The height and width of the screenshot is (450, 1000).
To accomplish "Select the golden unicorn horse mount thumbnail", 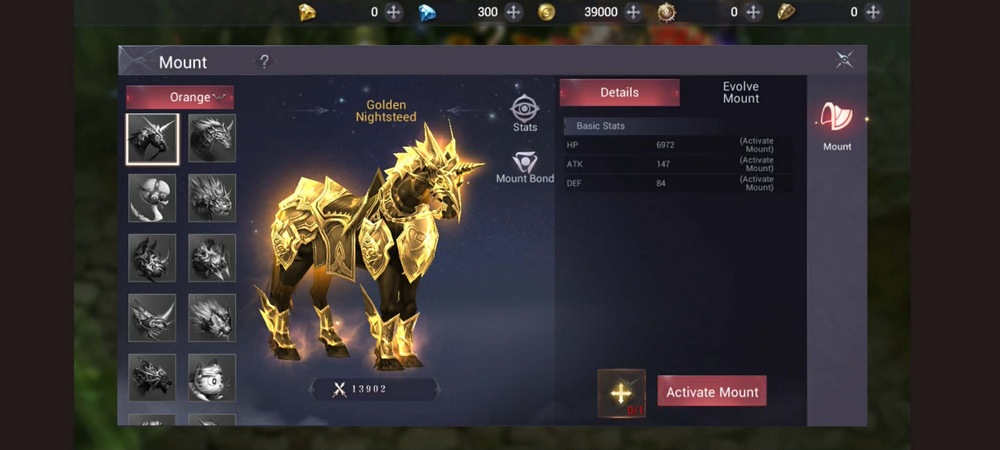I will coord(153,138).
